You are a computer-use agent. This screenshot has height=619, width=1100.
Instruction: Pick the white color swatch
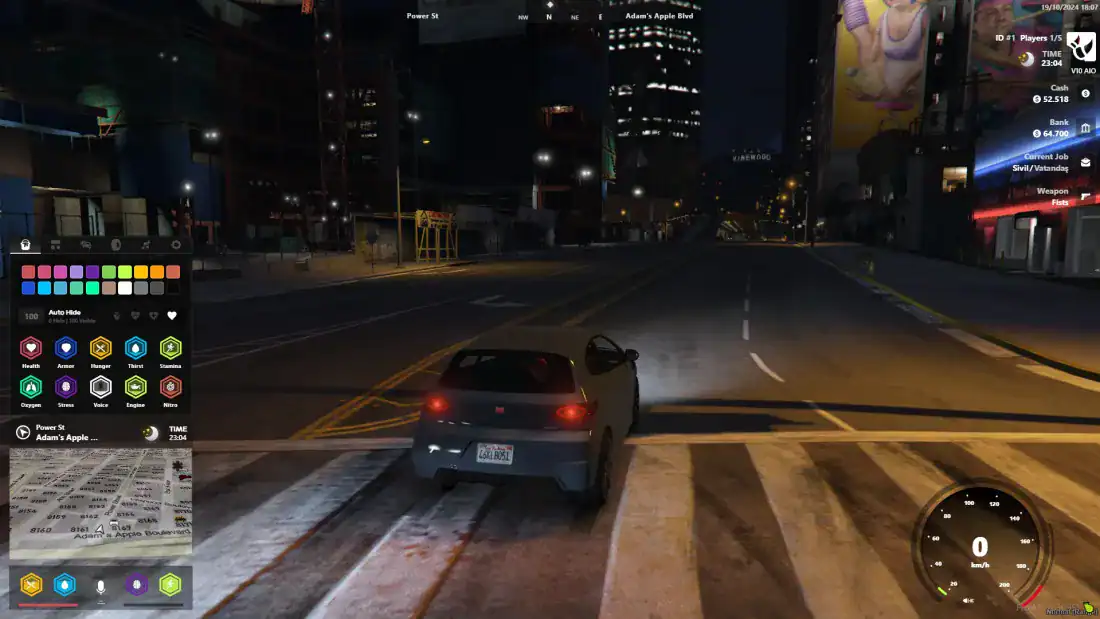pos(125,288)
